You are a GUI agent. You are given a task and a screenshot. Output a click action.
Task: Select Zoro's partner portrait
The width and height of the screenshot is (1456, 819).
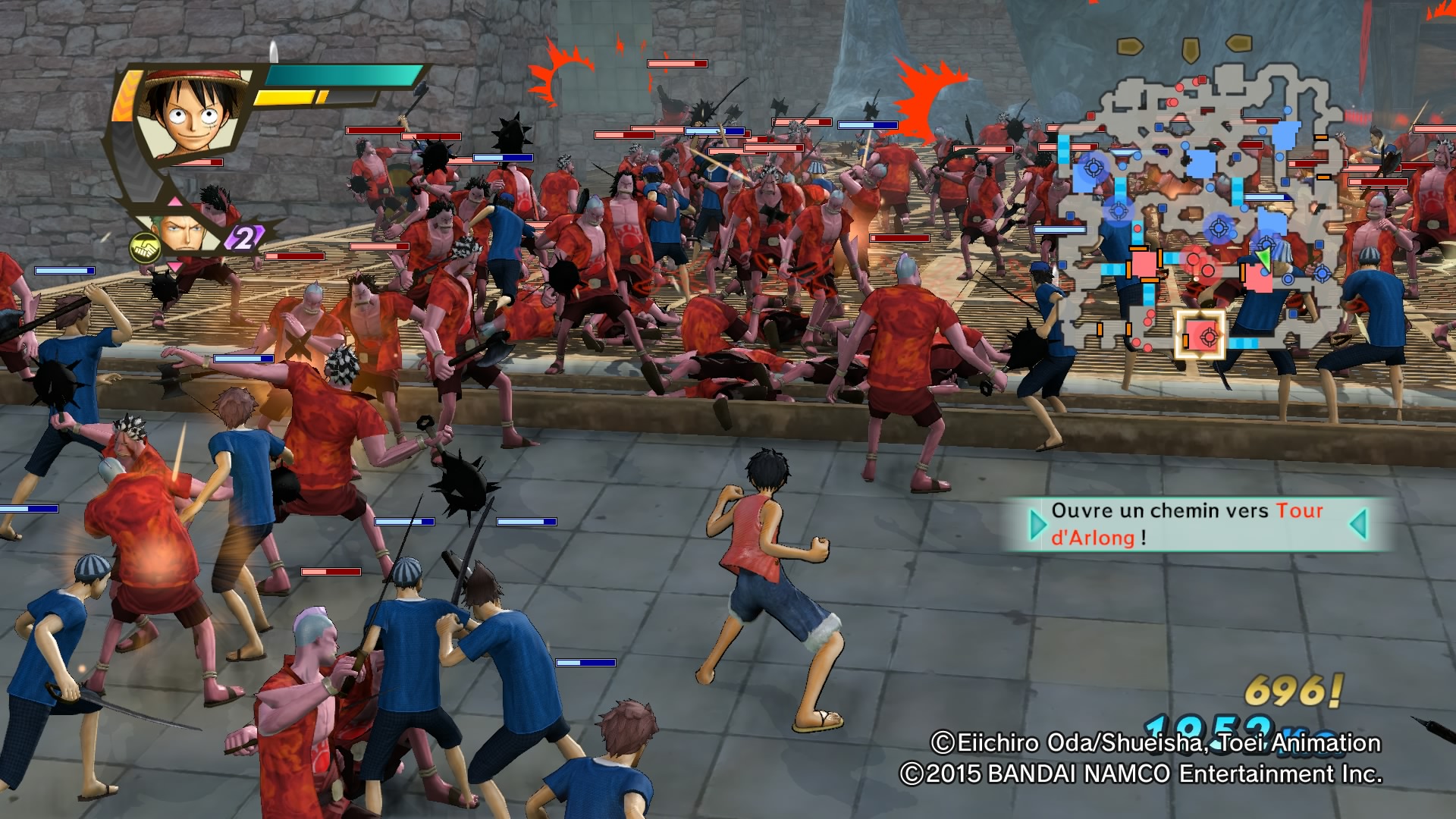point(182,231)
